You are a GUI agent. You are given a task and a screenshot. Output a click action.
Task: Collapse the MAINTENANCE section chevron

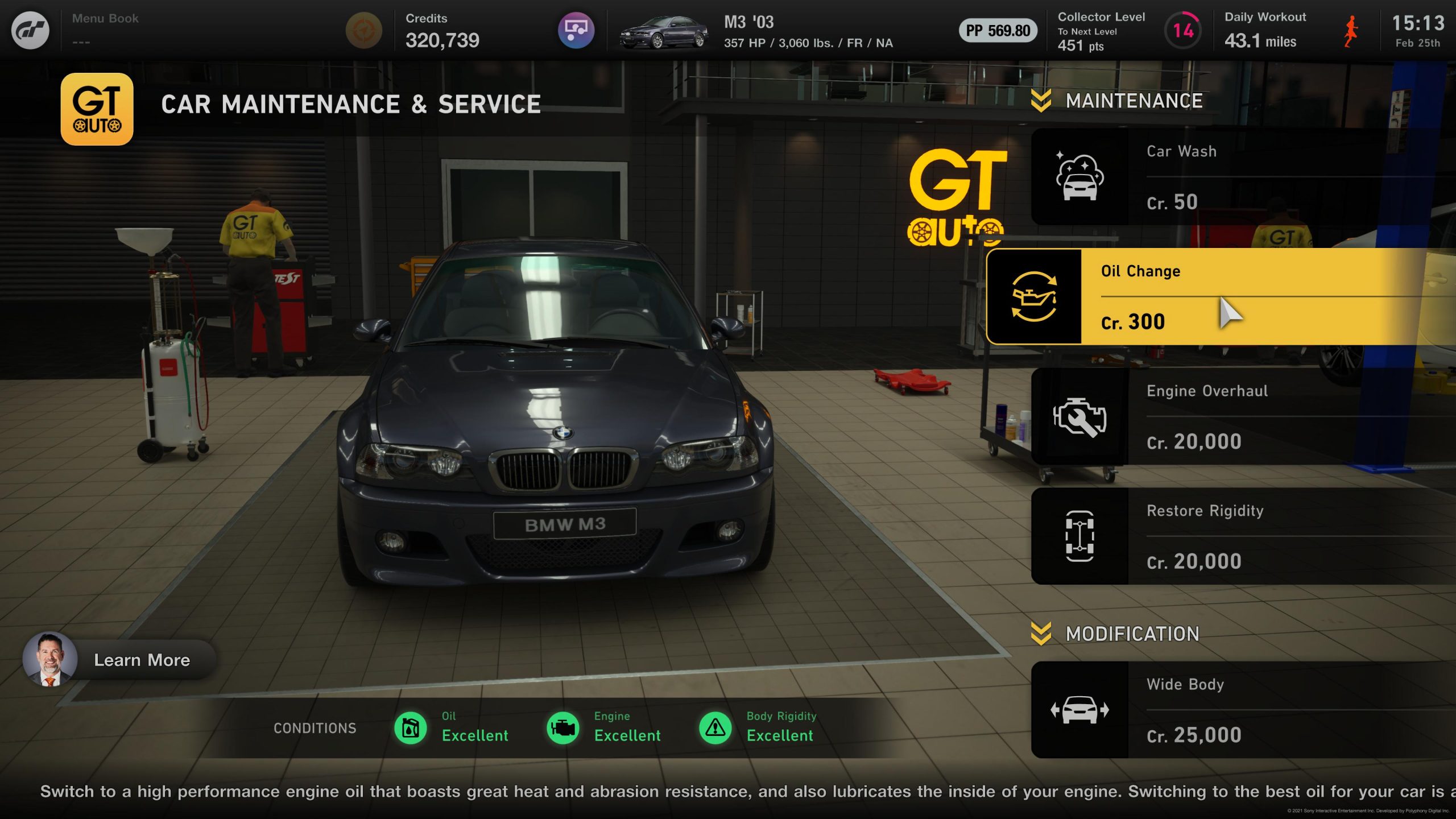[x=1041, y=101]
